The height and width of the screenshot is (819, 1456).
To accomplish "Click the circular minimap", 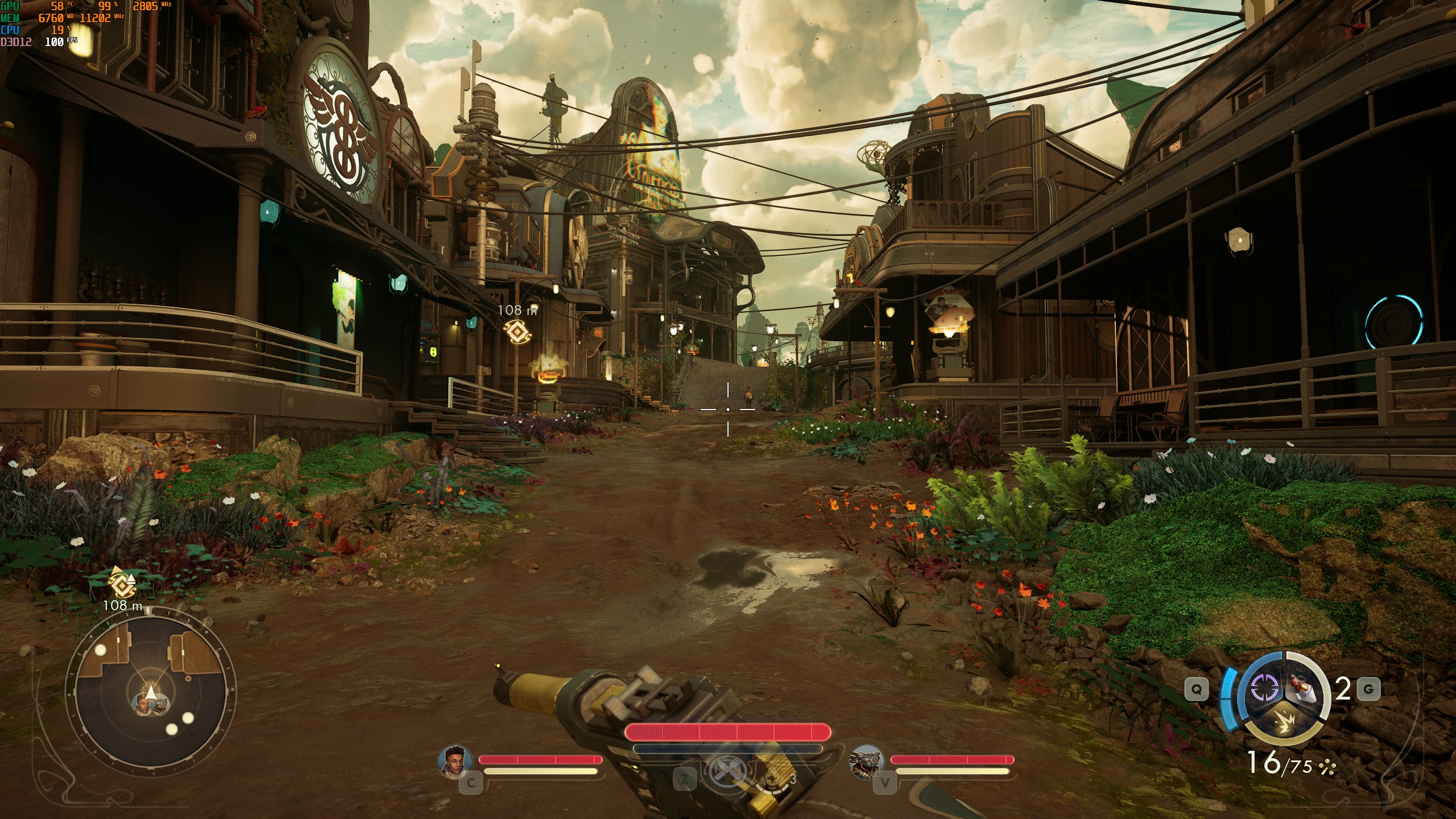I will (x=150, y=692).
